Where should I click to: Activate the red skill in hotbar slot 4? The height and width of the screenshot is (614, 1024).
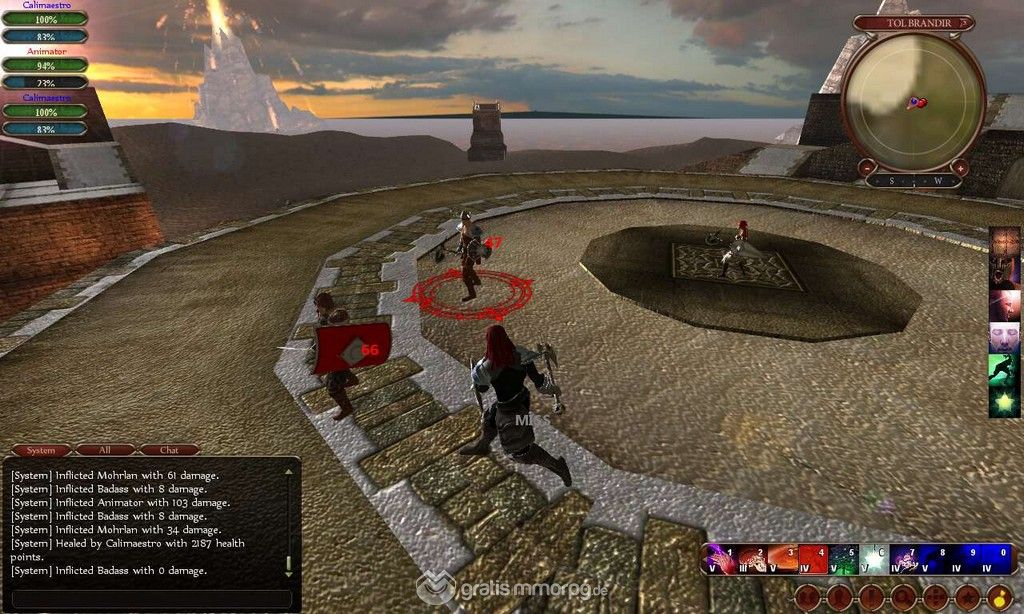click(813, 560)
